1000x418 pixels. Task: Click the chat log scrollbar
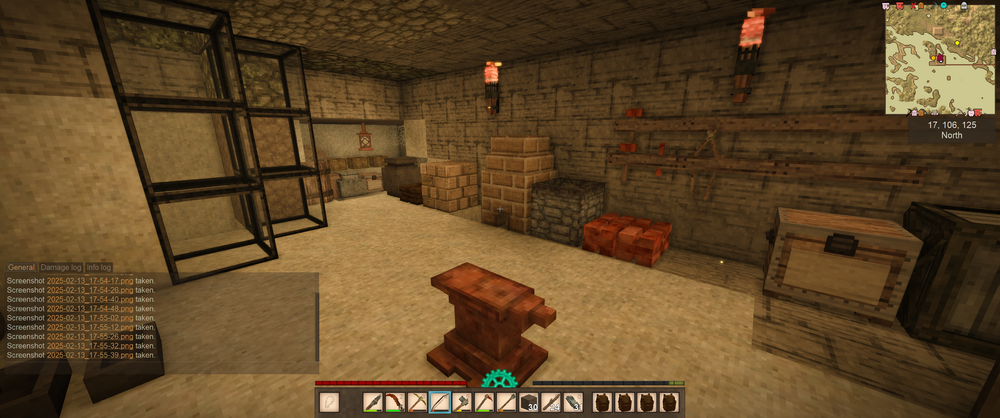click(318, 320)
